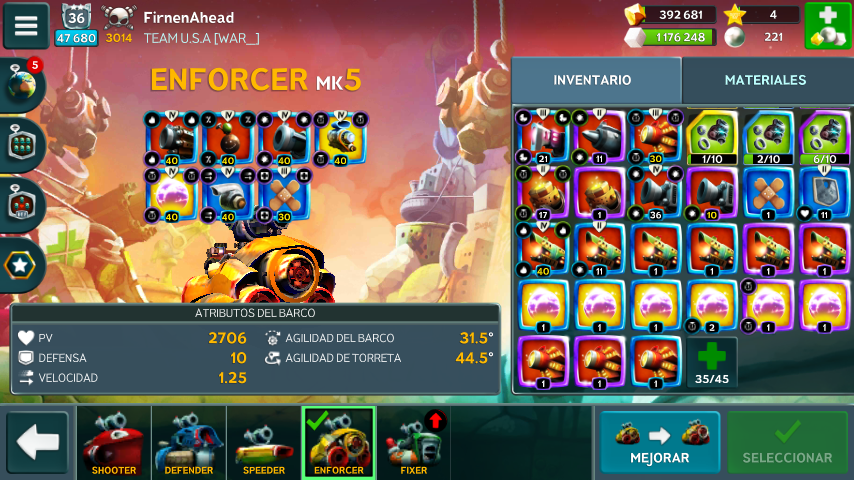Select the Enforcer boat tile
854x480 pixels.
338,442
